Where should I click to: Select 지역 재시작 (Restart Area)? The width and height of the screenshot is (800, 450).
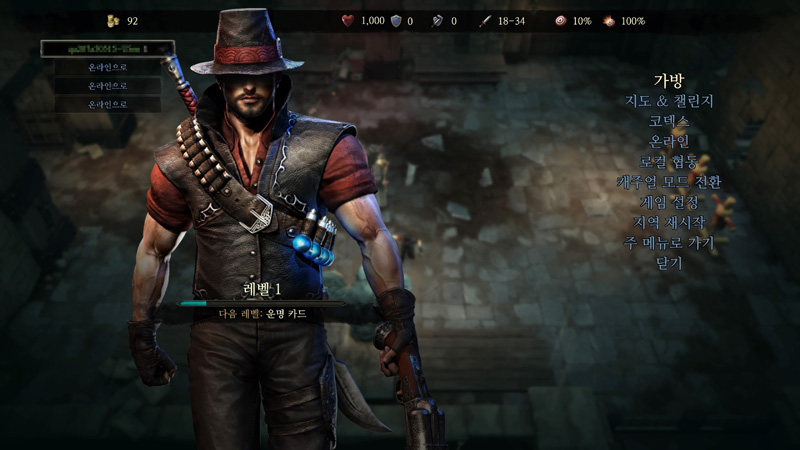pyautogui.click(x=668, y=222)
